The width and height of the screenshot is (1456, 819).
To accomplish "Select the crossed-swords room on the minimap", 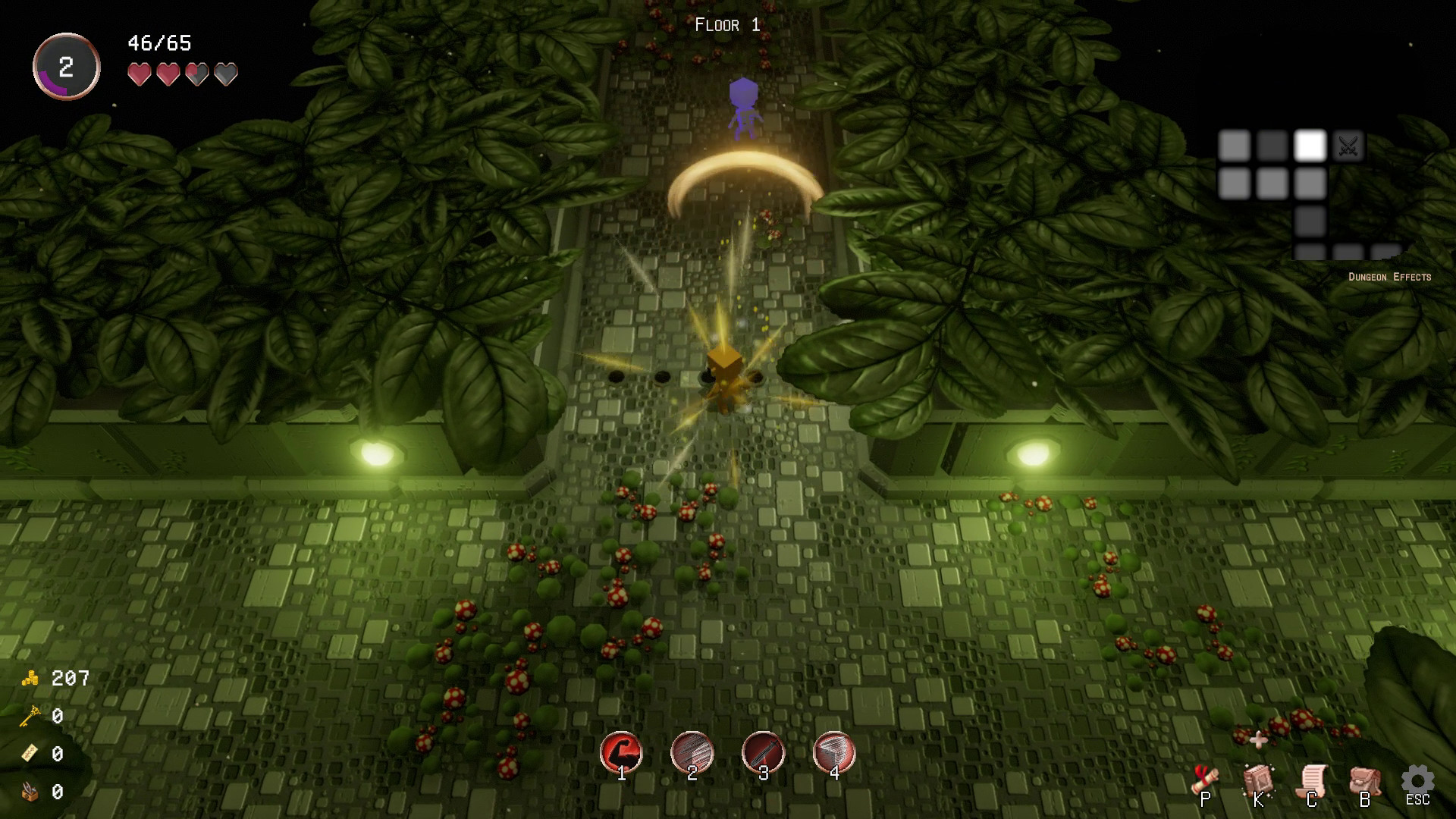I will click(1348, 146).
